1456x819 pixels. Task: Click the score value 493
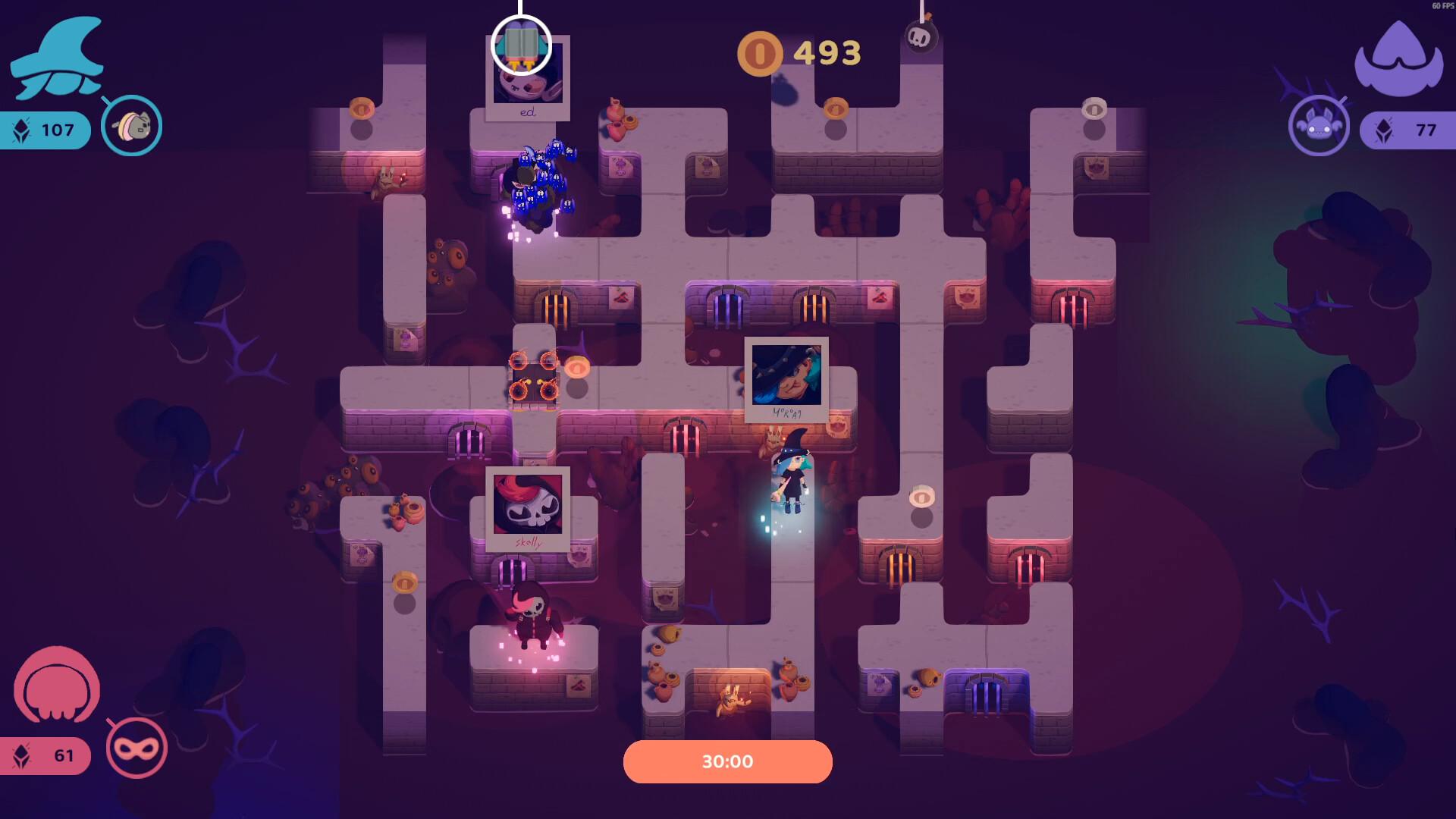point(827,53)
